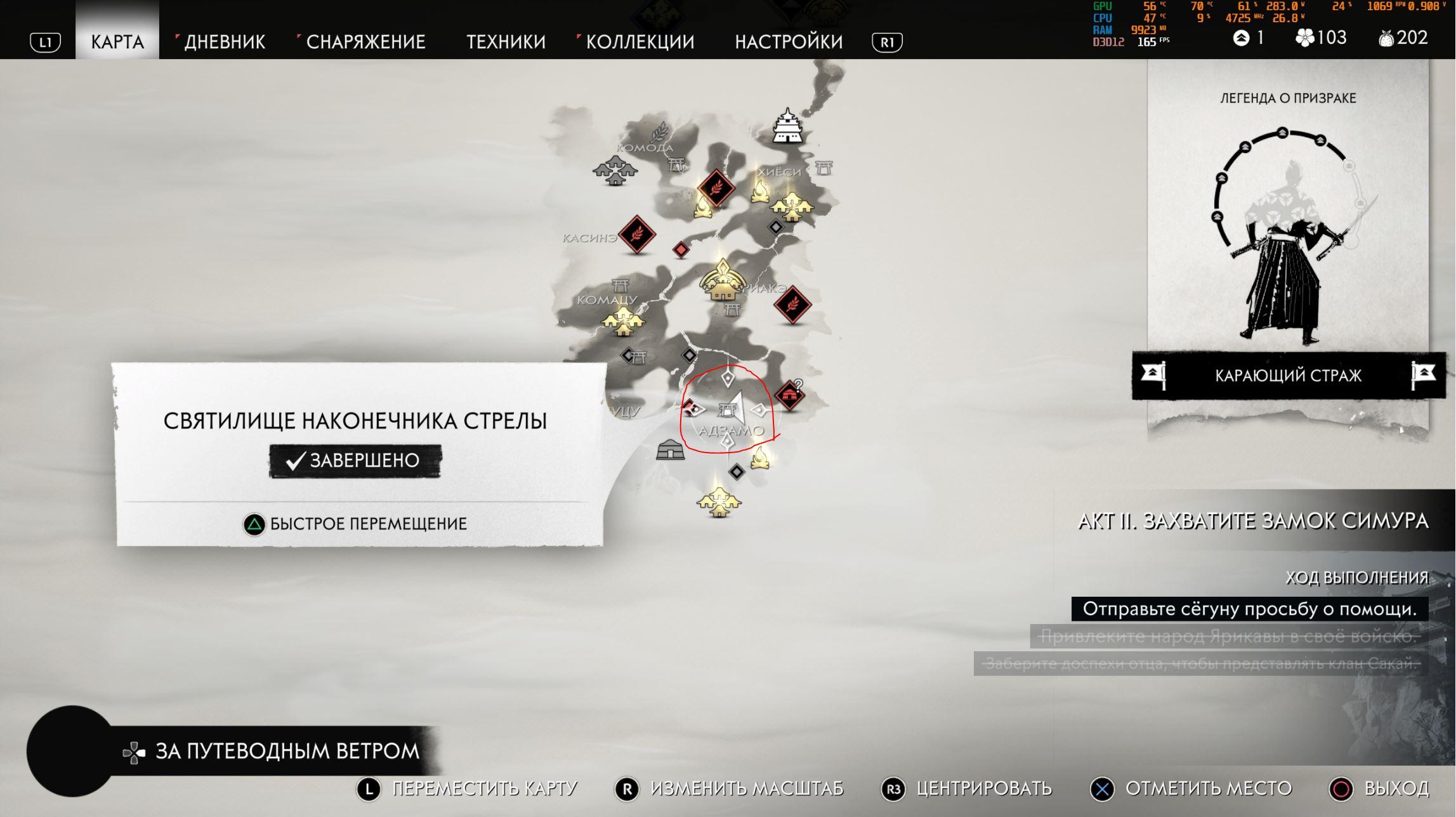
Task: Switch to the Дневник tab
Action: pyautogui.click(x=225, y=42)
